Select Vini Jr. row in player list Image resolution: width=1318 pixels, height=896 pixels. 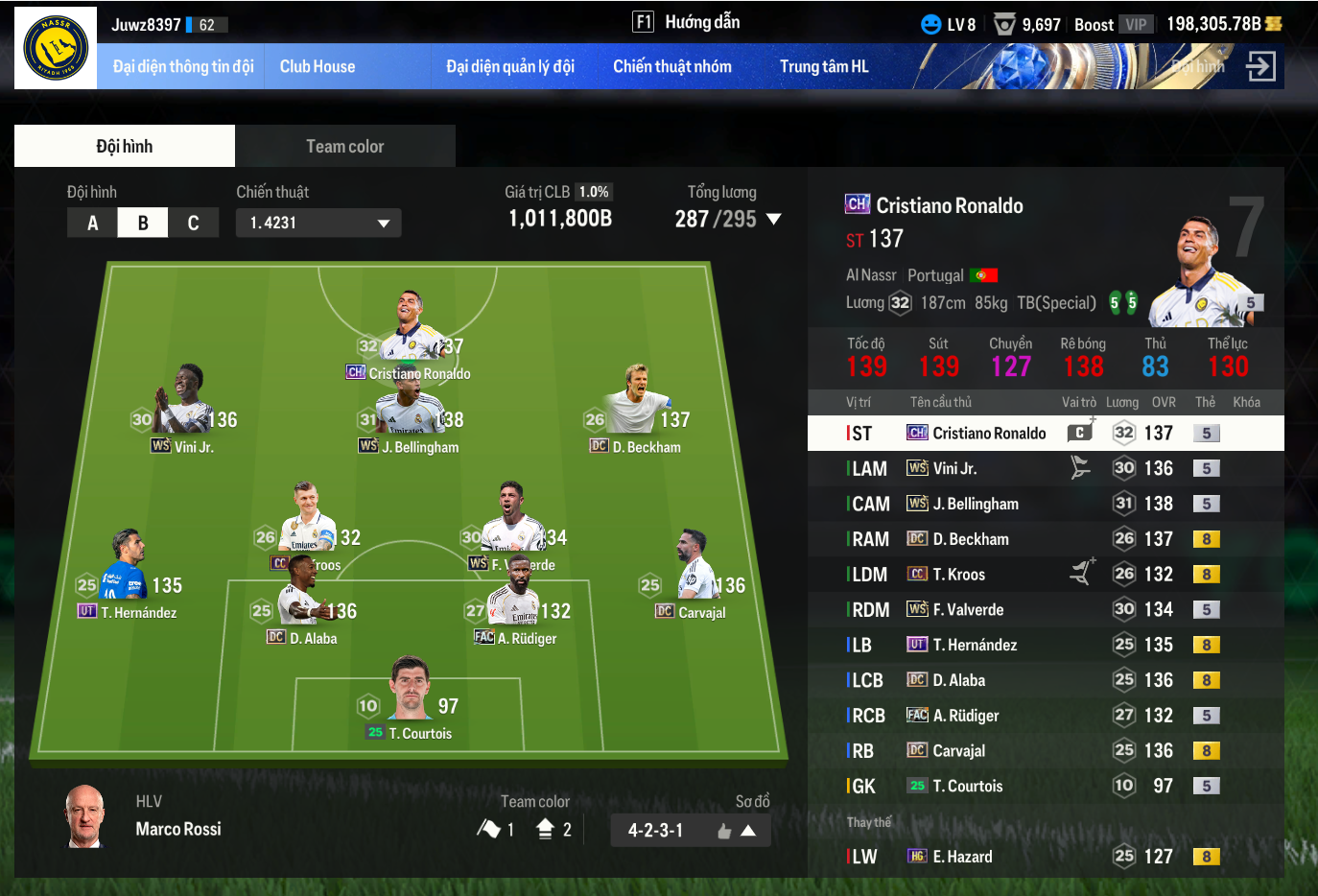pos(1046,468)
